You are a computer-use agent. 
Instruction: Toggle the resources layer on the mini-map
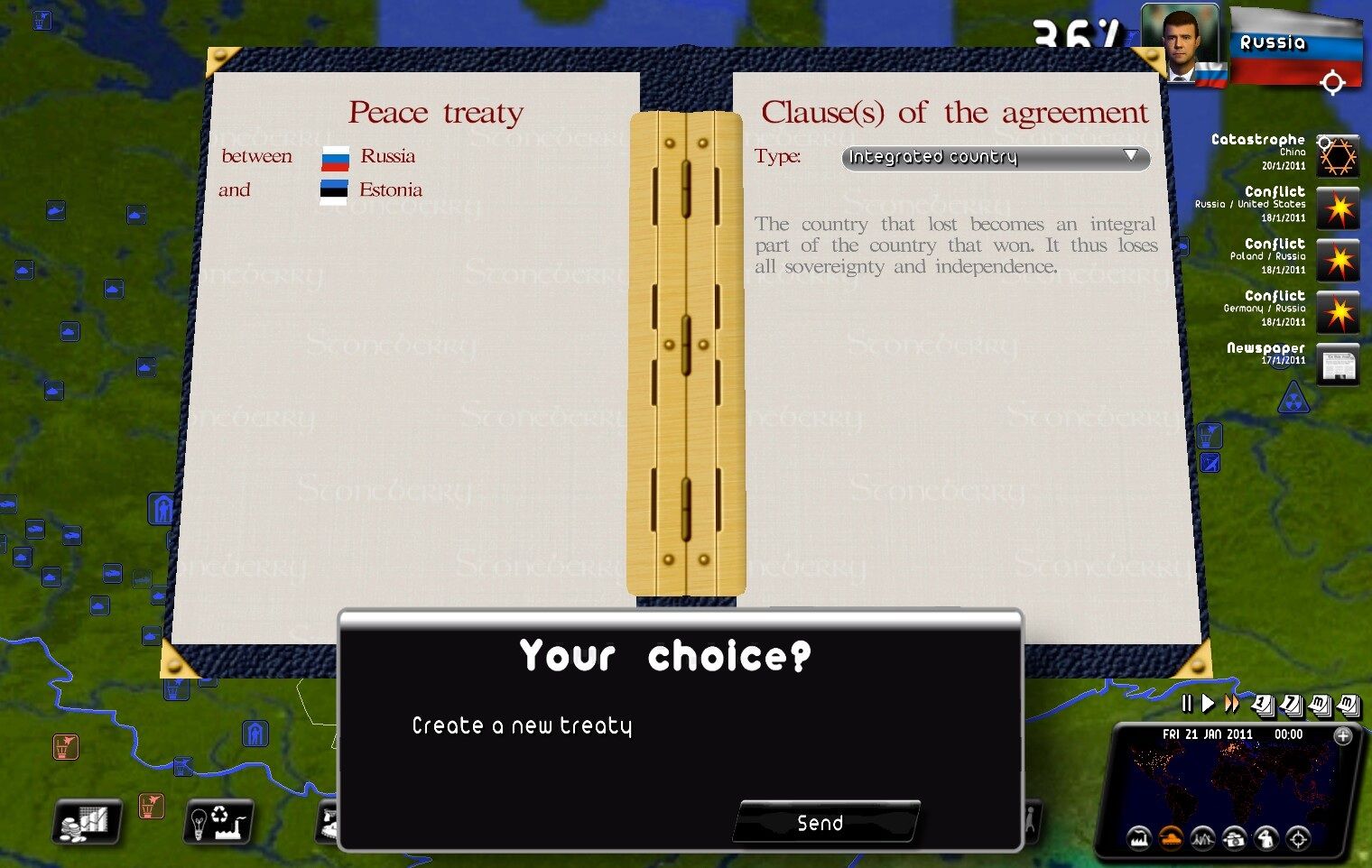[1202, 840]
